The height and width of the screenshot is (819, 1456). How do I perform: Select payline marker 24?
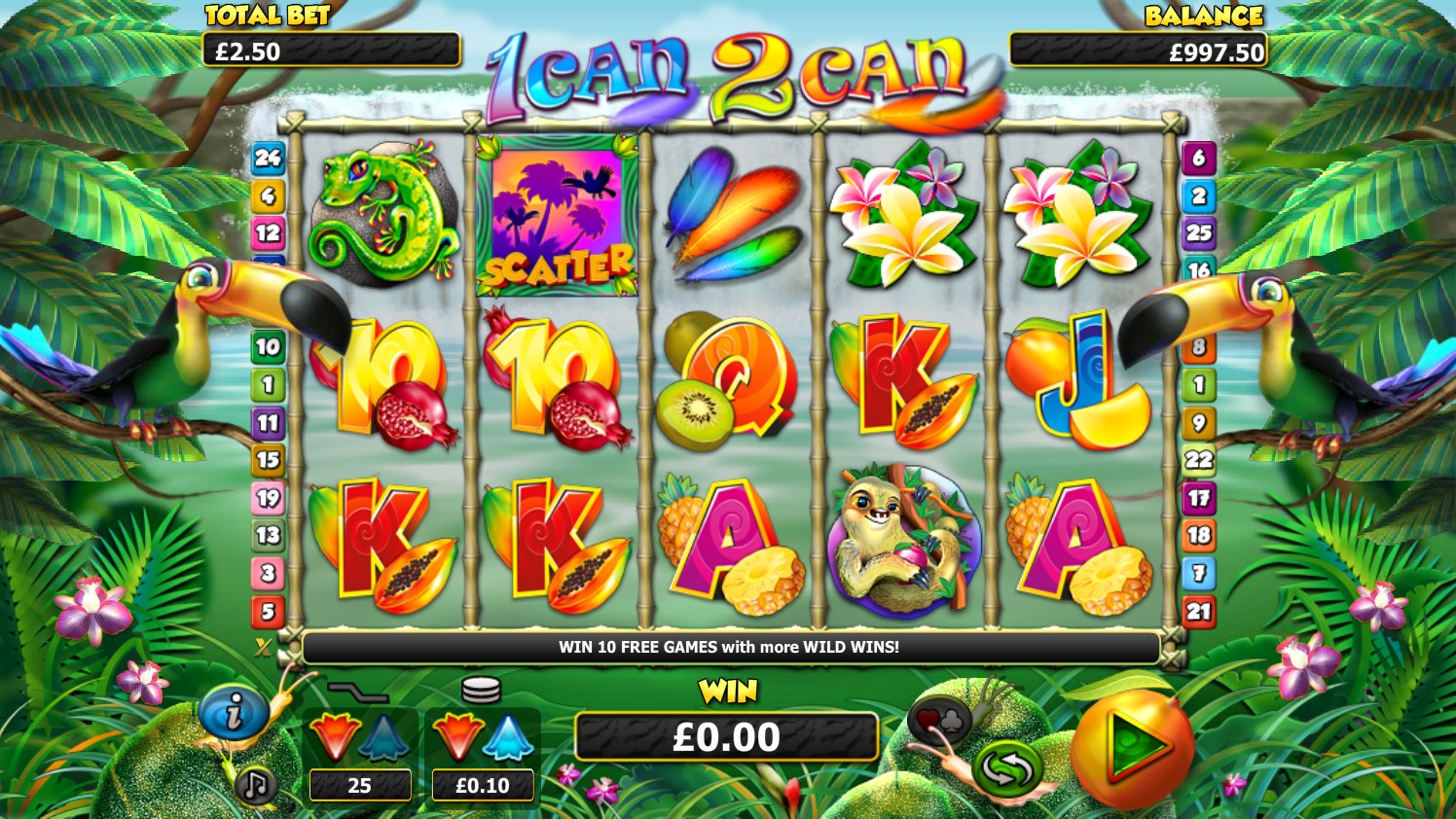pos(268,158)
